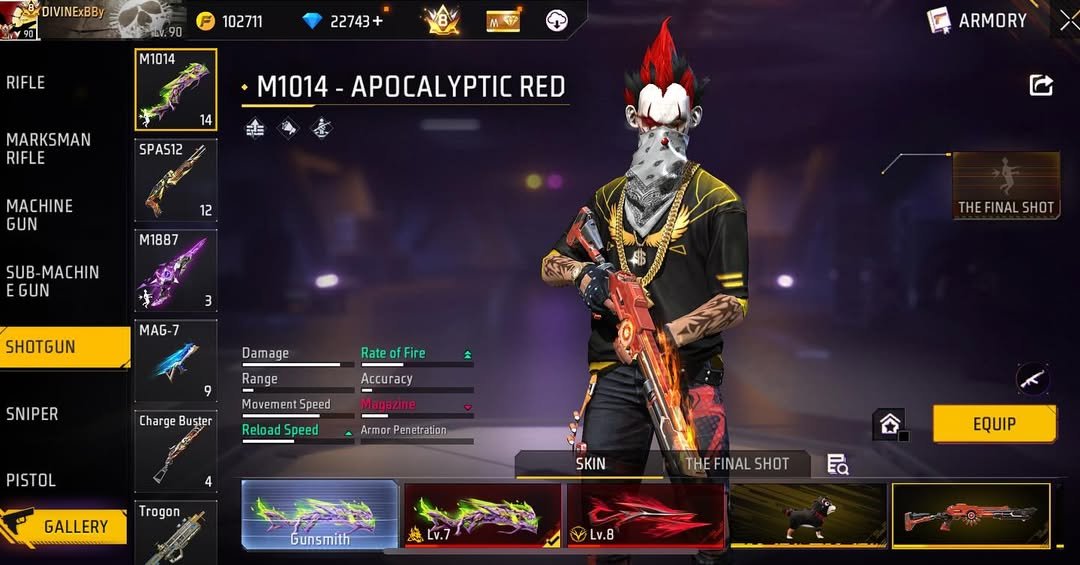Choose the Sub-Machine Gun category
The width and height of the screenshot is (1080, 565).
tap(53, 281)
